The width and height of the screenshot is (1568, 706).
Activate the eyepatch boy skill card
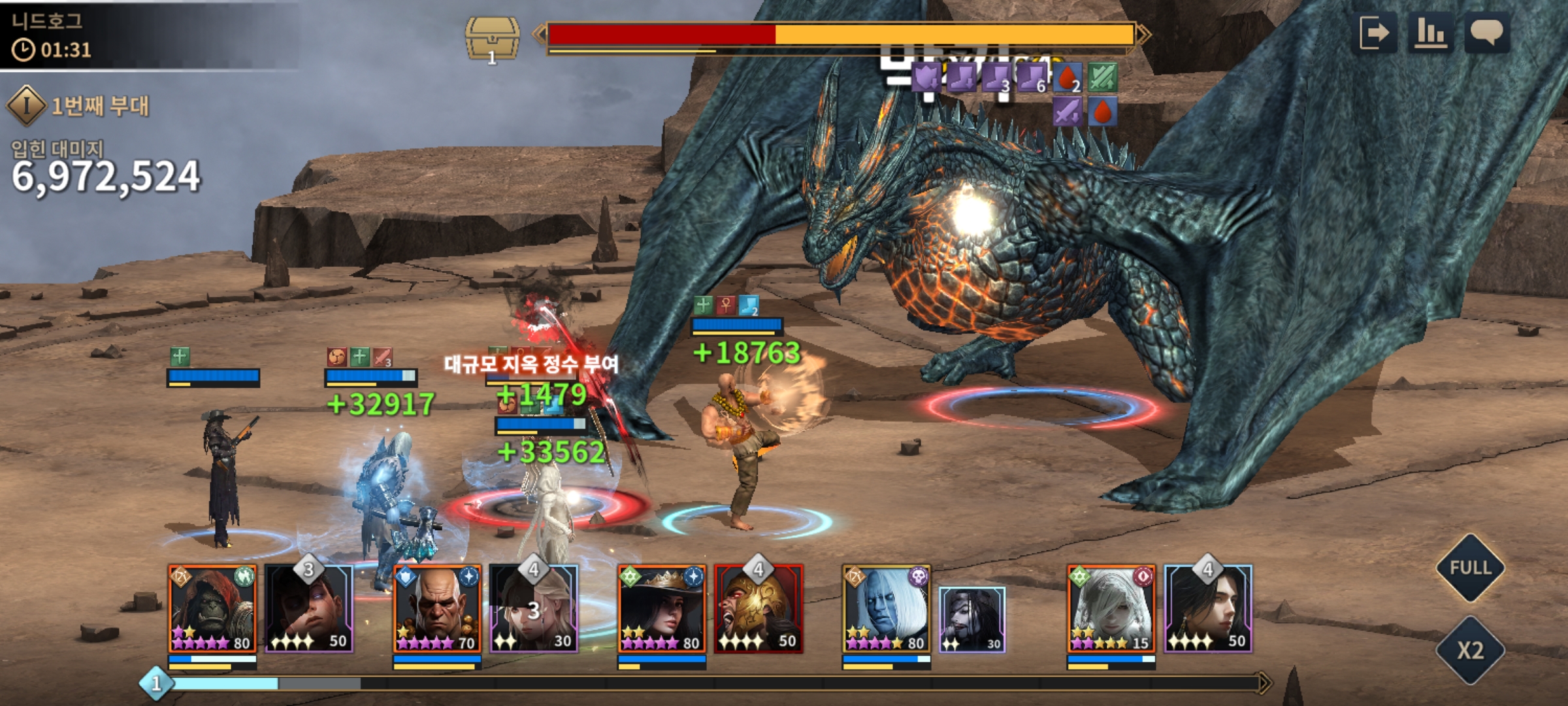309,609
